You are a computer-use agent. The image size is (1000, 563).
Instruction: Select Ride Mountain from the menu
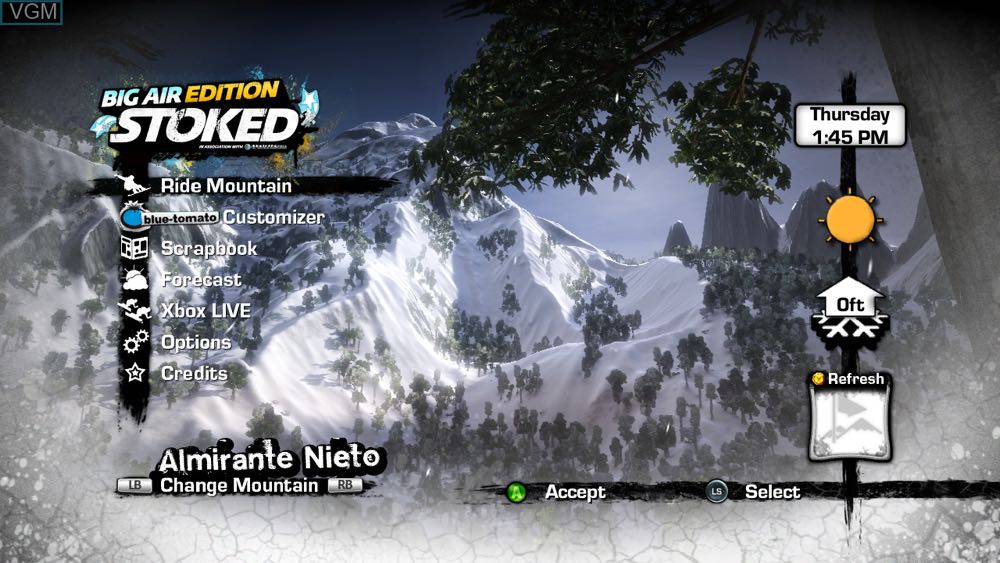226,186
